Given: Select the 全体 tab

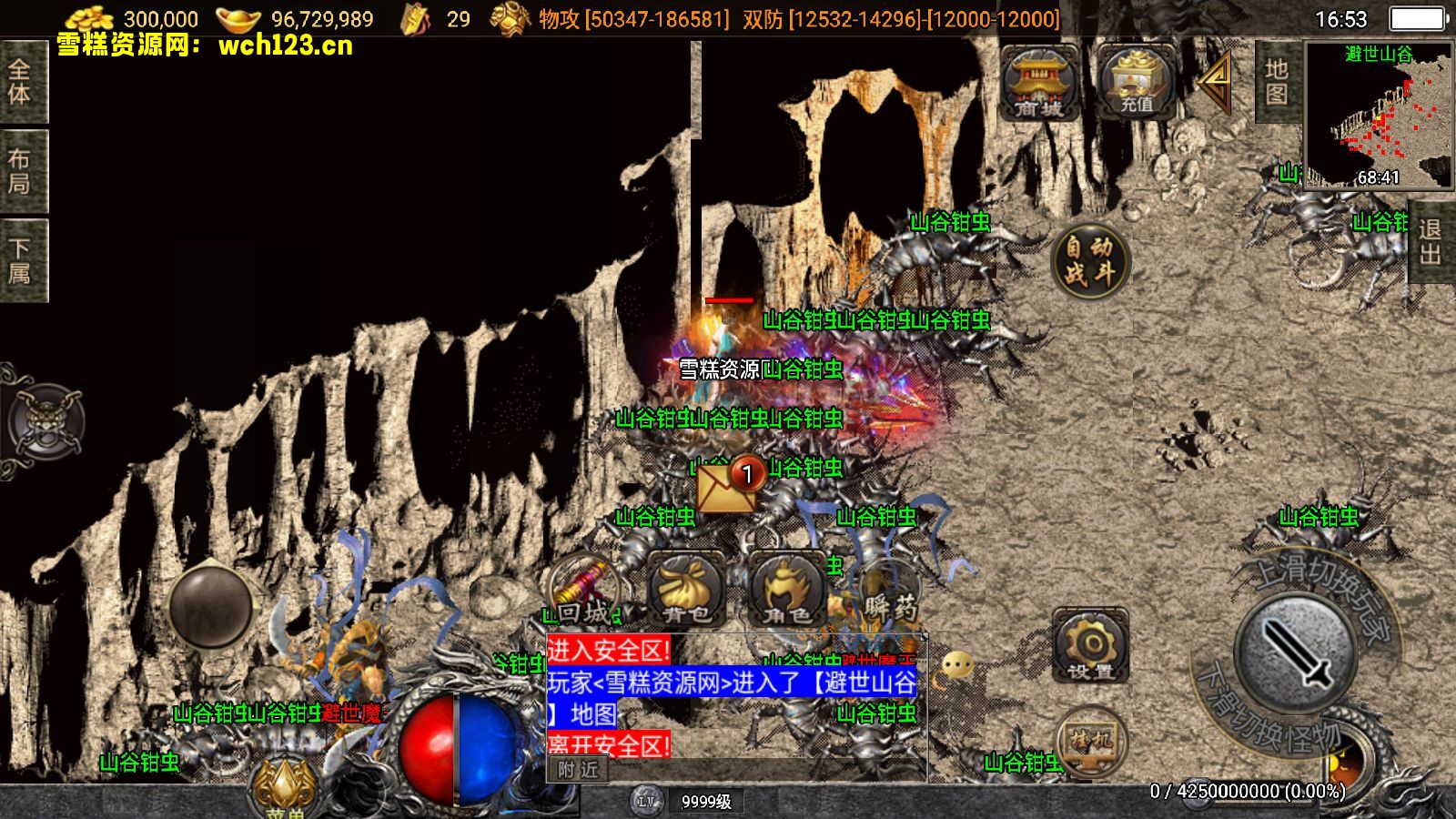Looking at the screenshot, I should click(21, 82).
